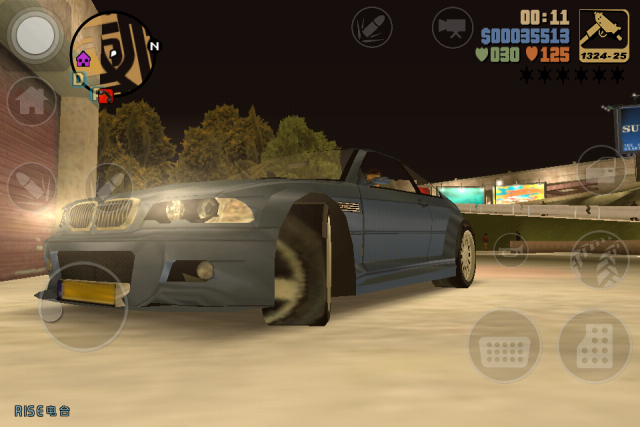
Task: Change camera view with the camera button
Action: coord(452,26)
